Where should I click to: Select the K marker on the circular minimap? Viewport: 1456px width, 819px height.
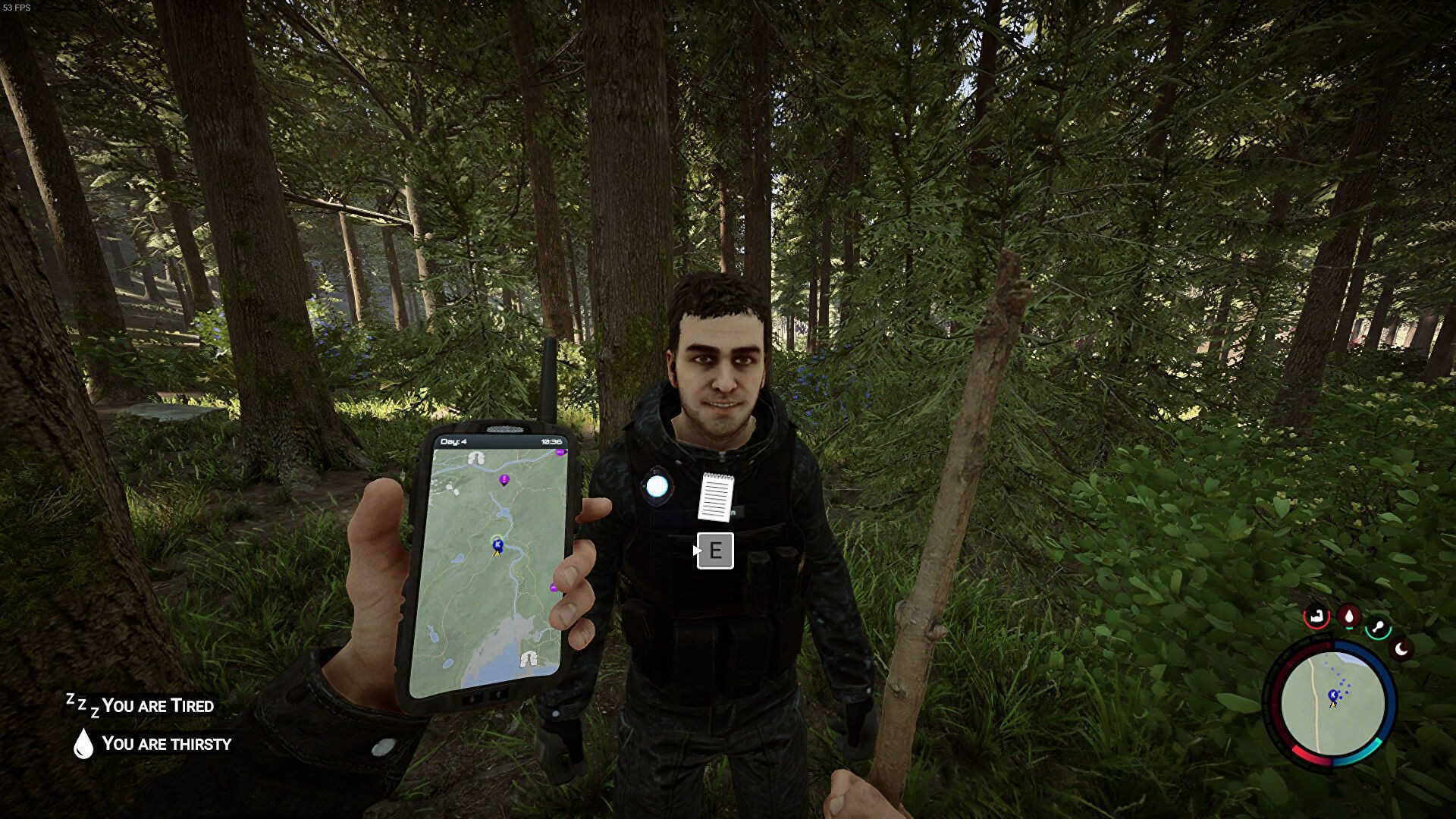tap(1332, 694)
